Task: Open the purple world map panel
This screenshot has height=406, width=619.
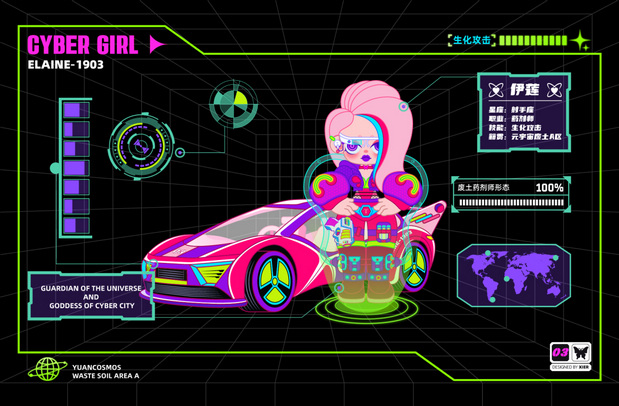Action: (x=513, y=271)
